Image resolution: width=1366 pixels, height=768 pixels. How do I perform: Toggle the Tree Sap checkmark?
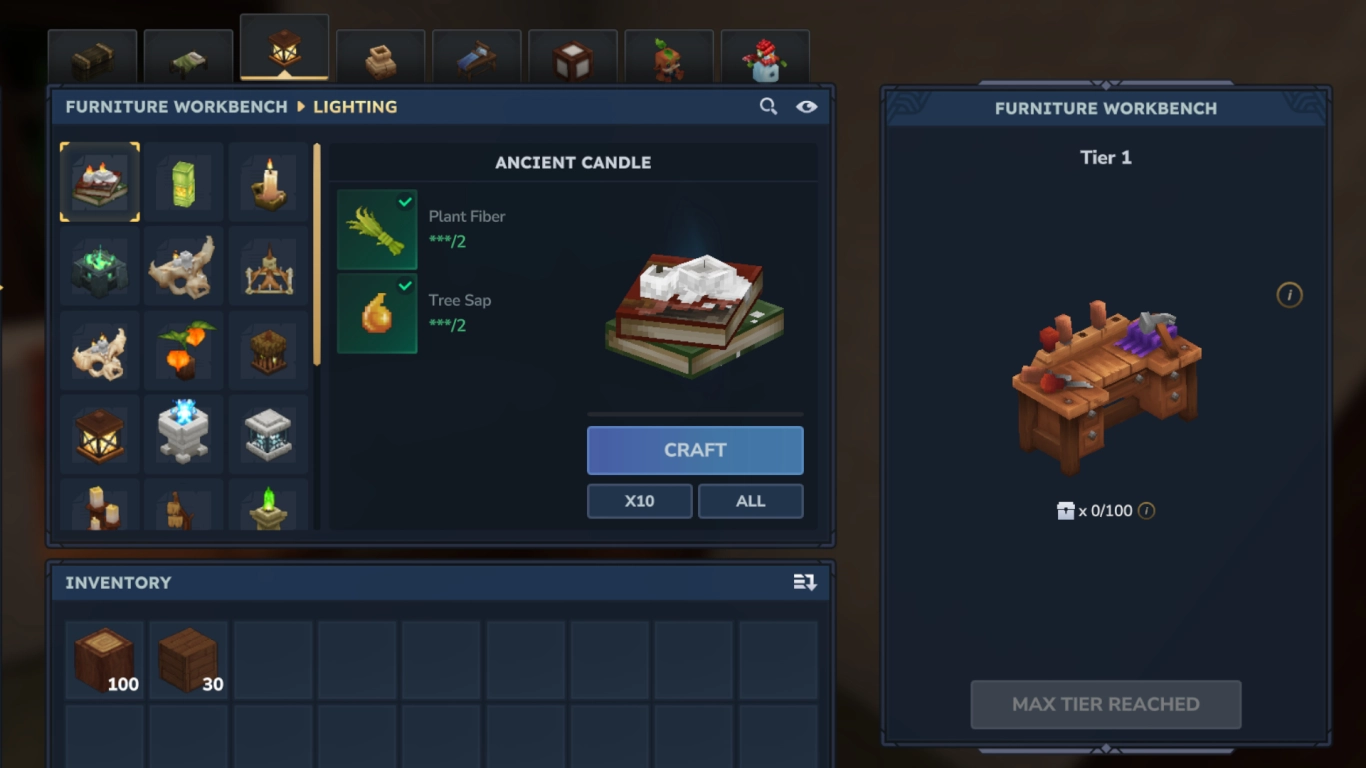click(404, 285)
